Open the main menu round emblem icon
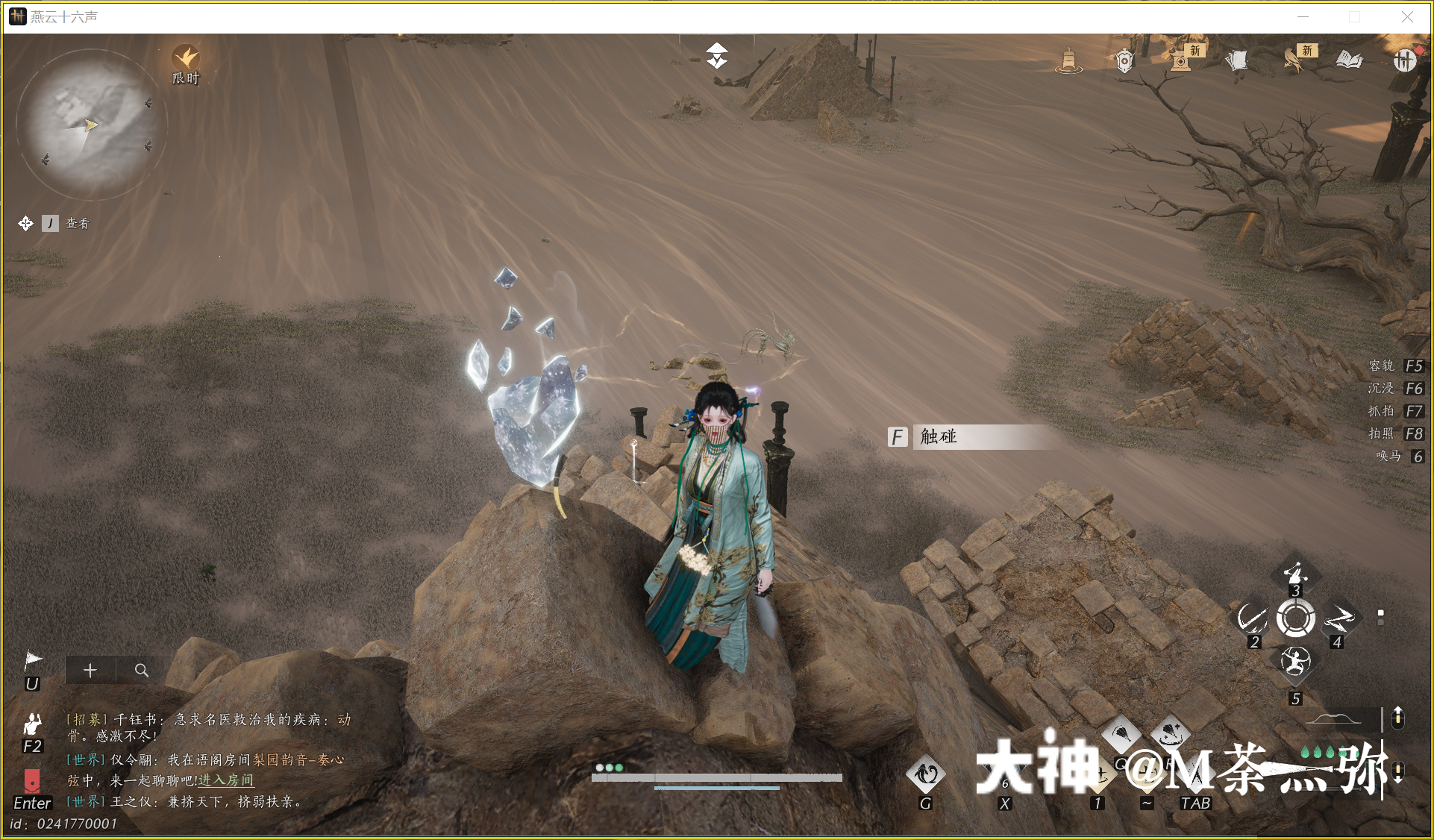 1404,60
